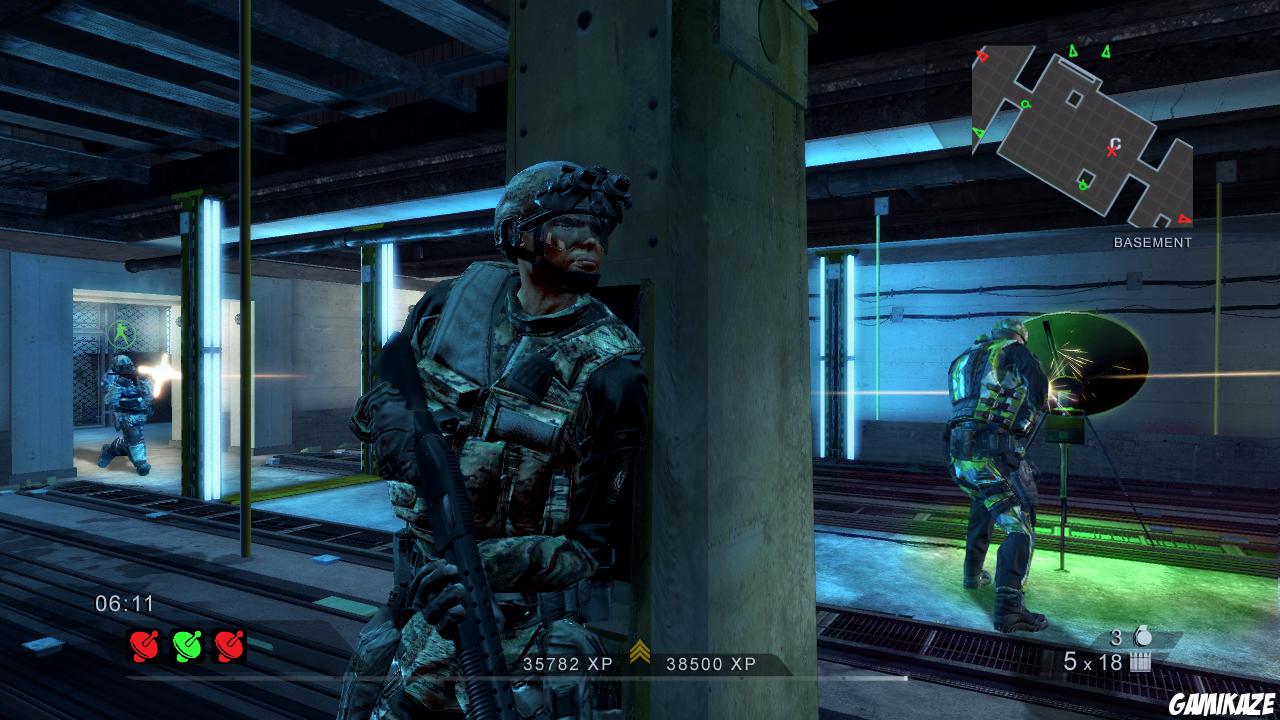Select the first red satellite dish objective icon

click(x=144, y=645)
